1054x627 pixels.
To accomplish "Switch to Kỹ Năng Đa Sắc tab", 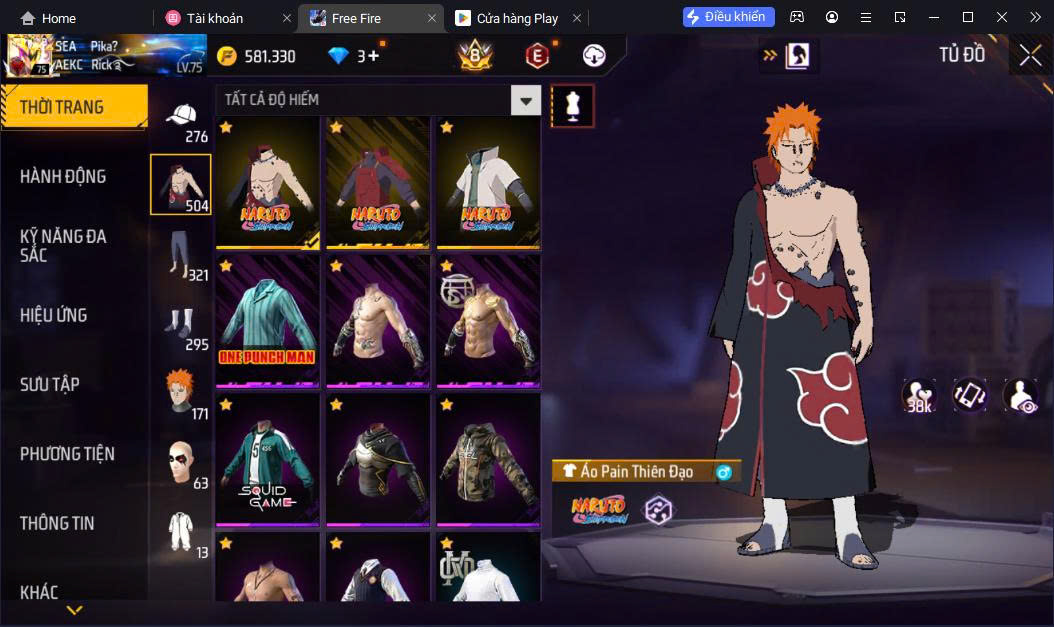I will pos(63,245).
